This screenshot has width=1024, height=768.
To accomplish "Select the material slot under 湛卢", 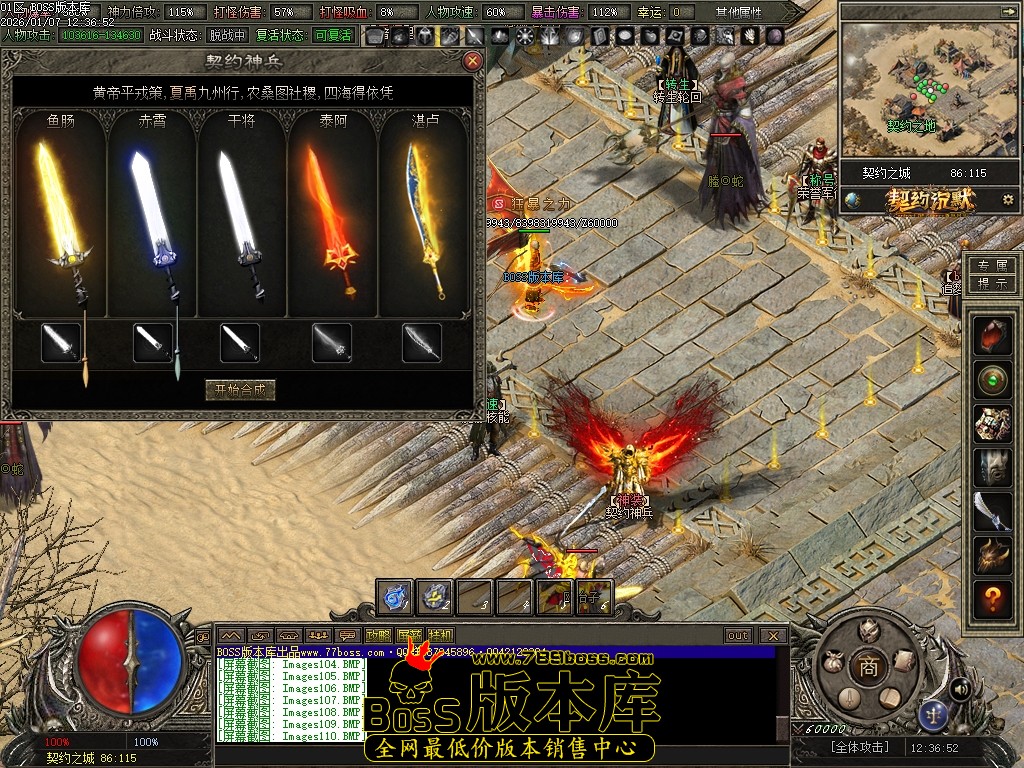I will pyautogui.click(x=422, y=343).
